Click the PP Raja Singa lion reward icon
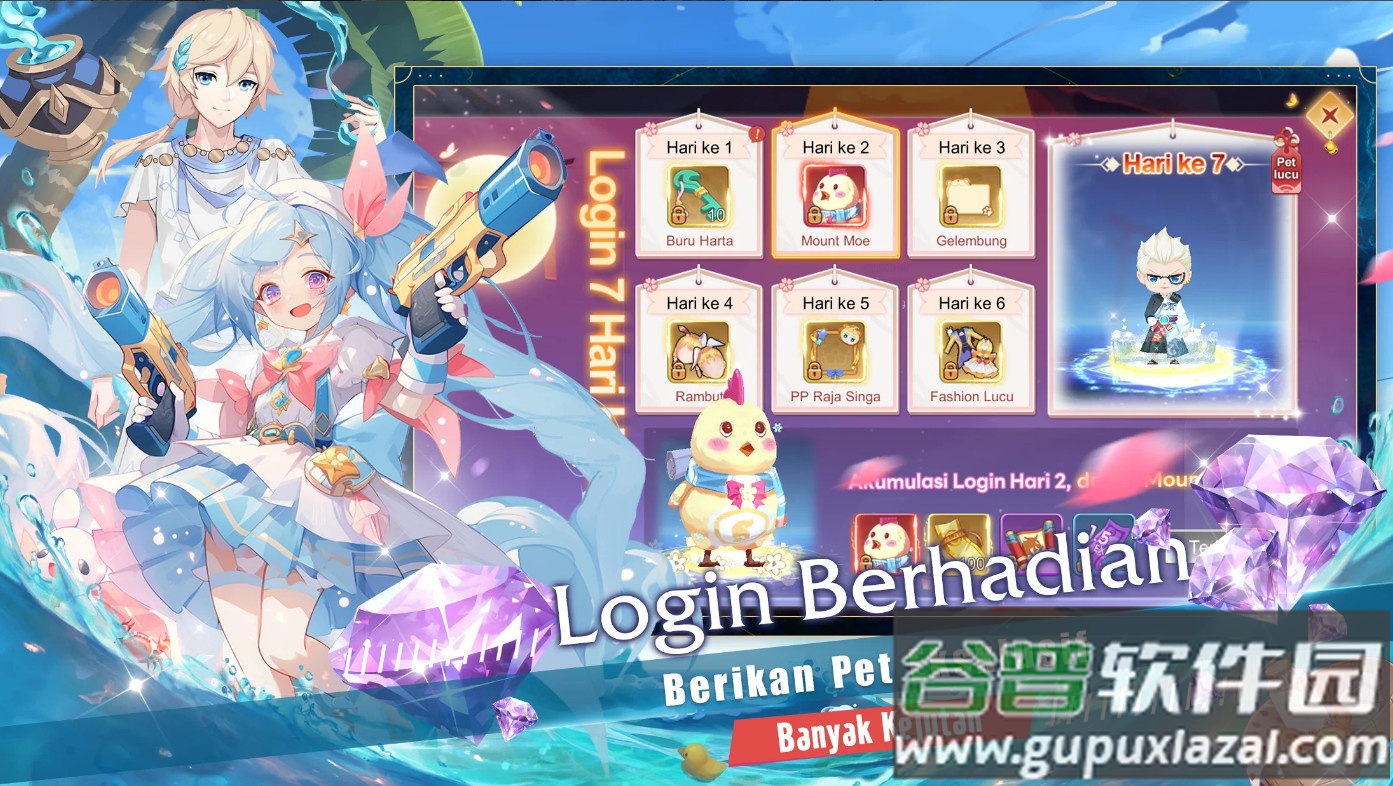This screenshot has width=1393, height=786. point(835,350)
